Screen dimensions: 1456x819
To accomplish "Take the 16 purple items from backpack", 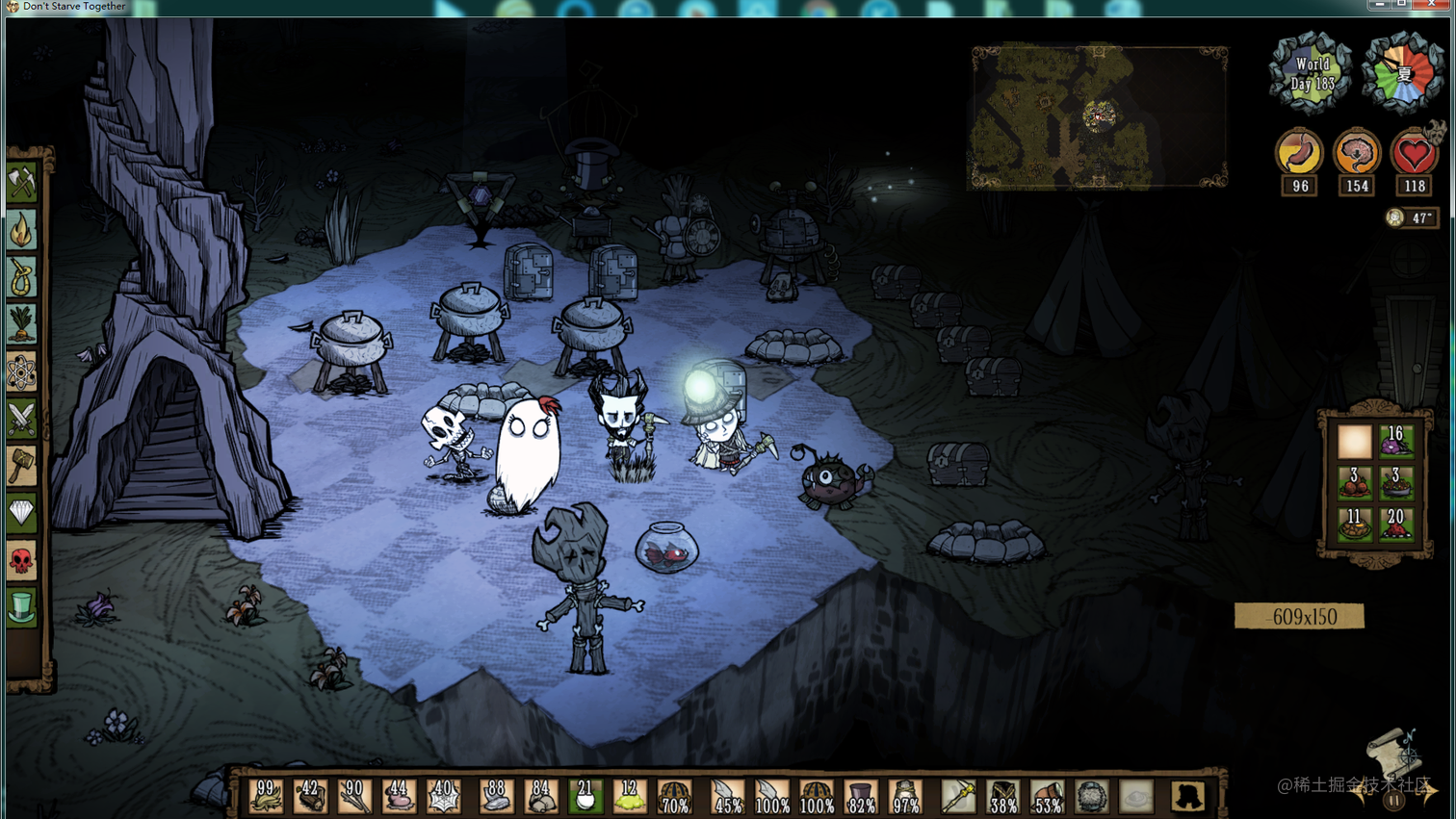I will click(x=1395, y=442).
